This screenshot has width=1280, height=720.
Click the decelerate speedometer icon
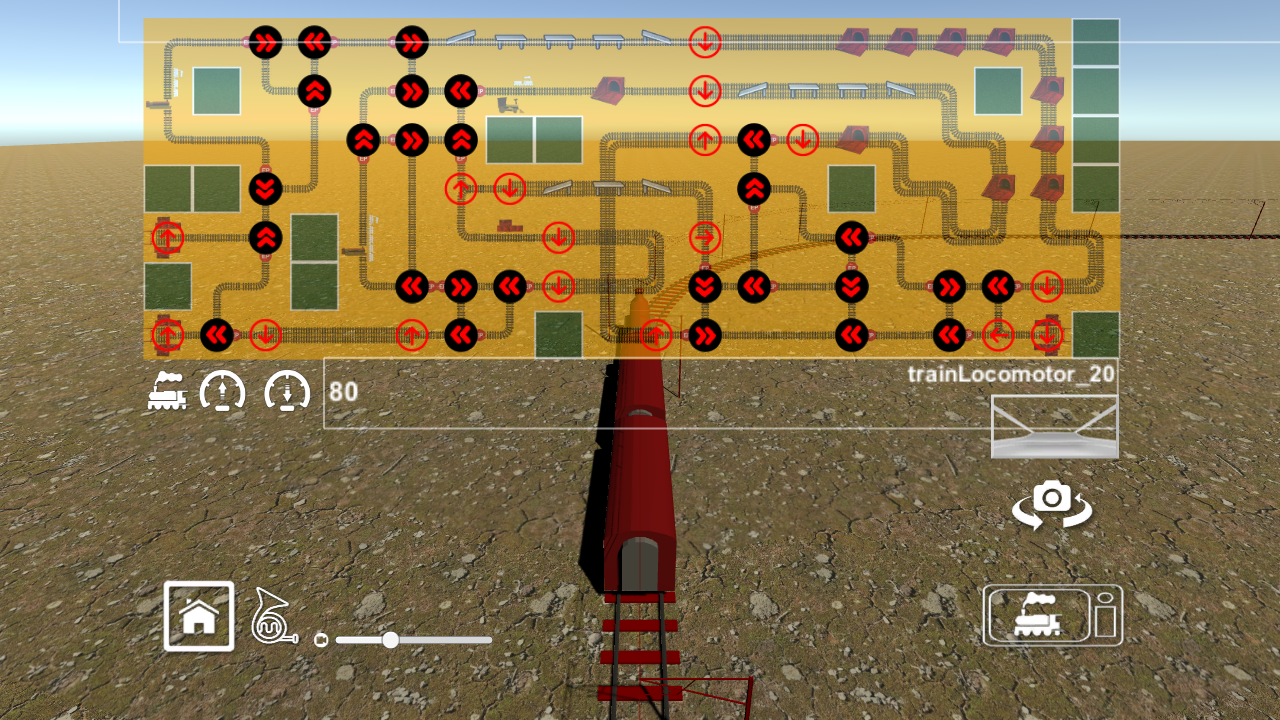[x=287, y=392]
